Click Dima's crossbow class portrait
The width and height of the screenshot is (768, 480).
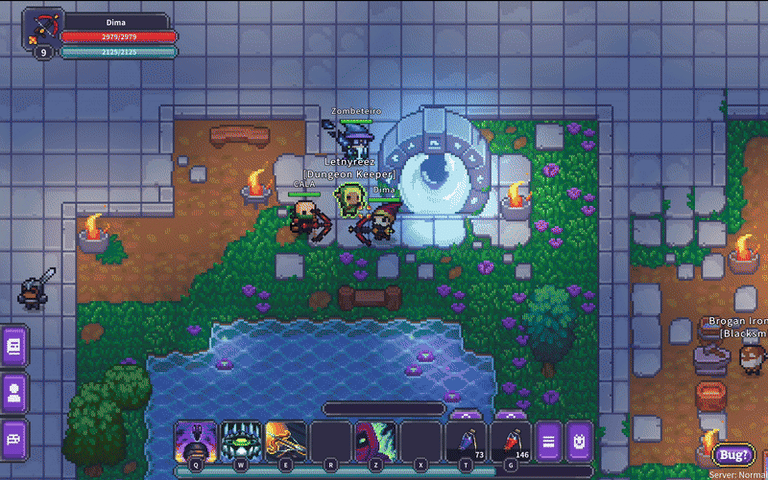[43, 27]
